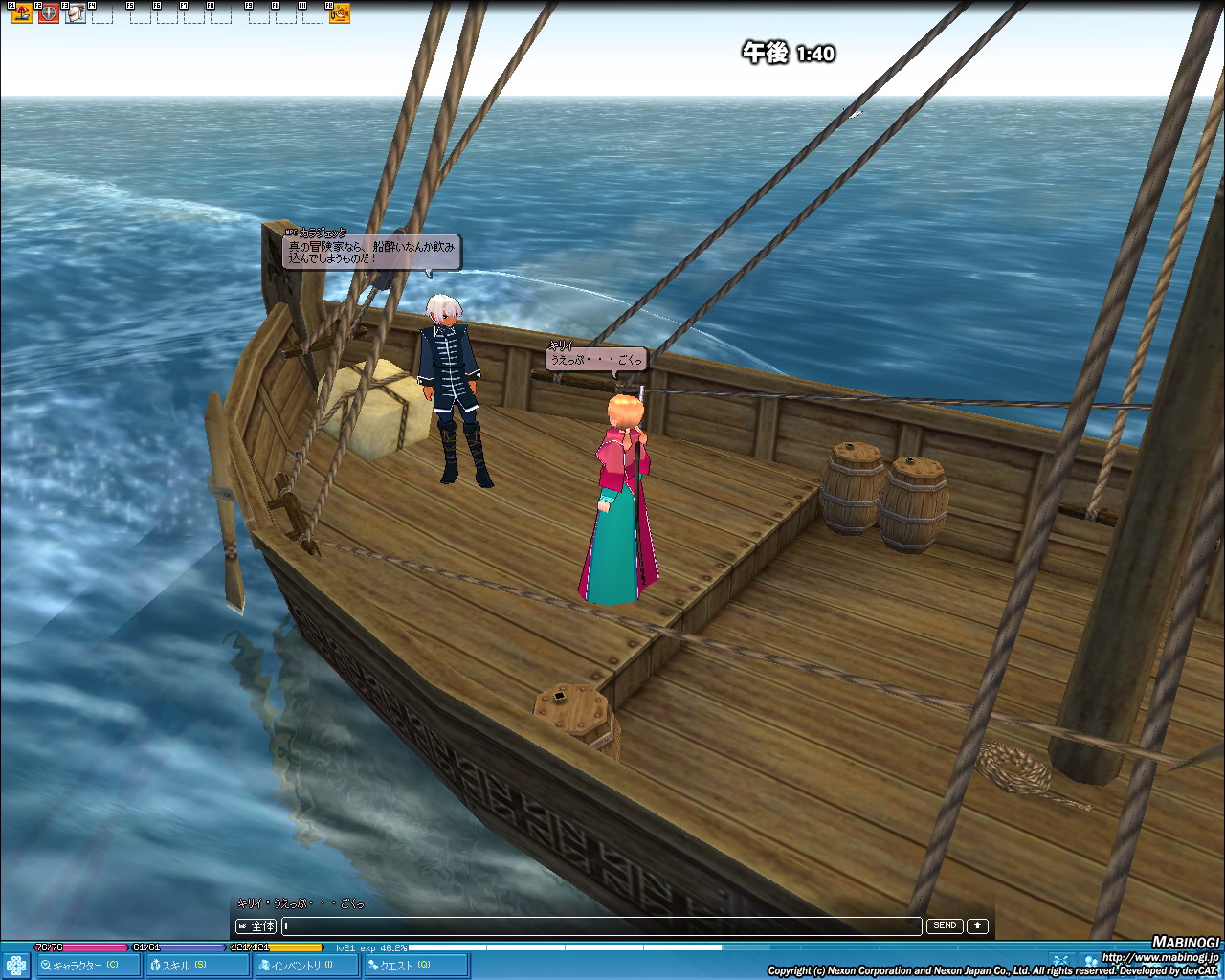Open the インベントリ (Inventory) window
This screenshot has height=980, width=1225.
click(306, 965)
